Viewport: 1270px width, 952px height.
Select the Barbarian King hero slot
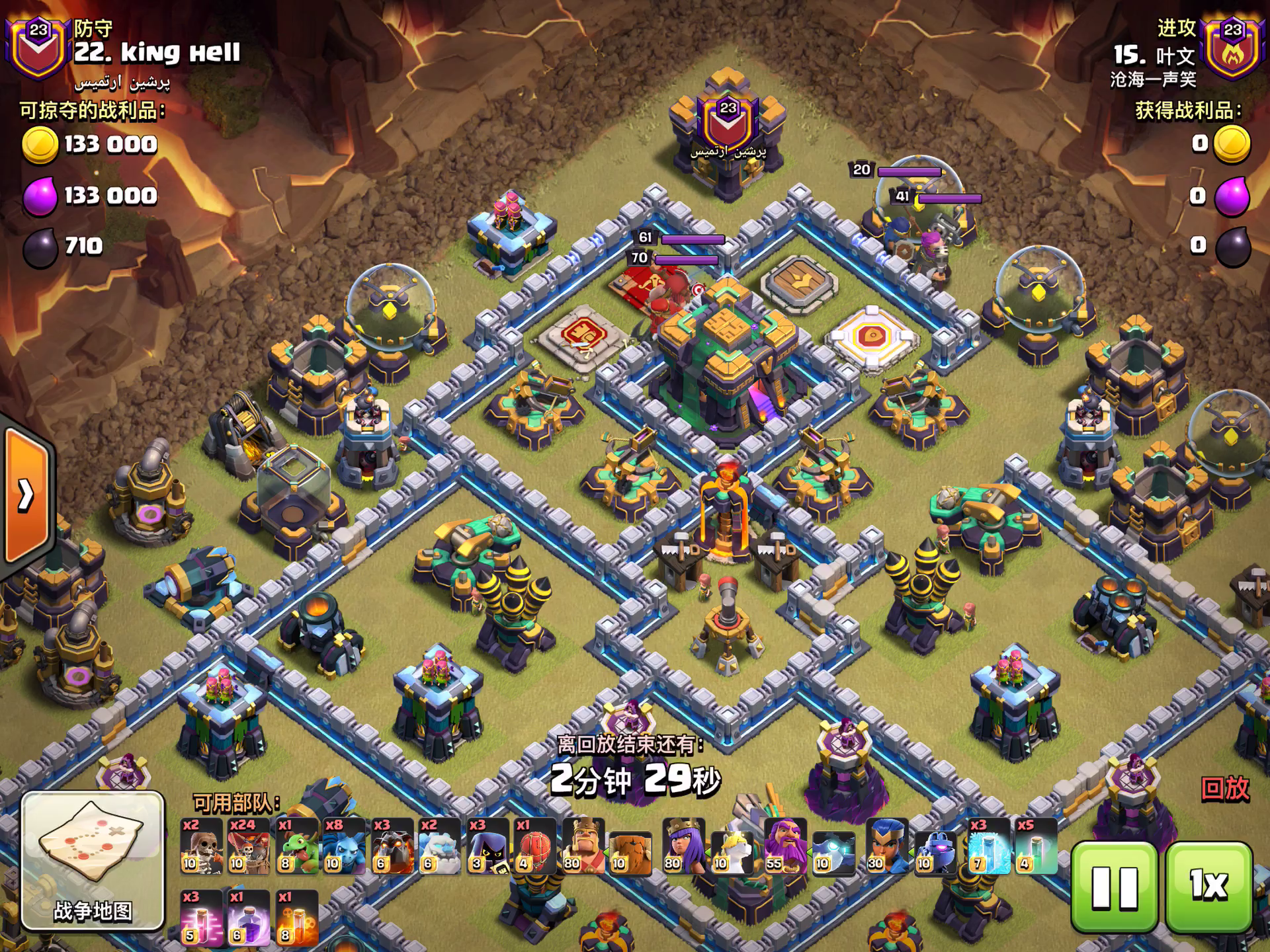point(583,846)
